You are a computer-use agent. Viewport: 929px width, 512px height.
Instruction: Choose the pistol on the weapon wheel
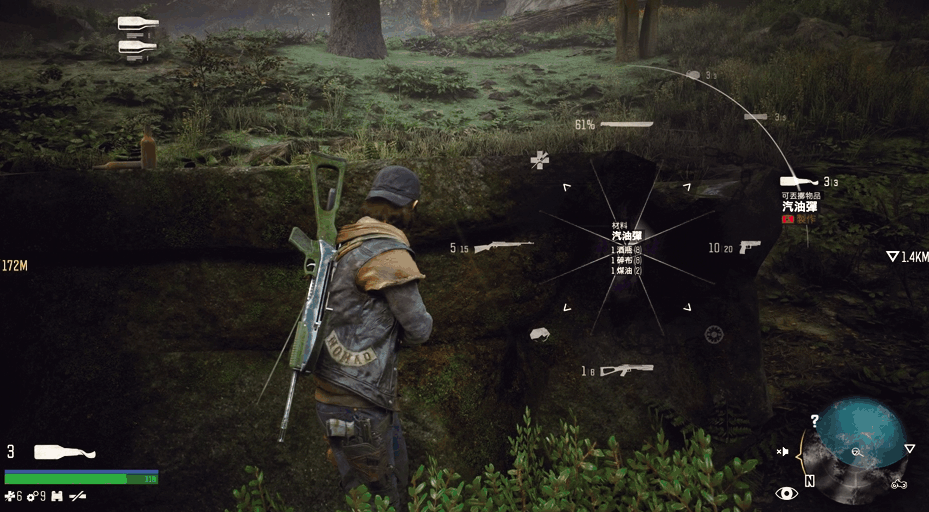point(749,246)
